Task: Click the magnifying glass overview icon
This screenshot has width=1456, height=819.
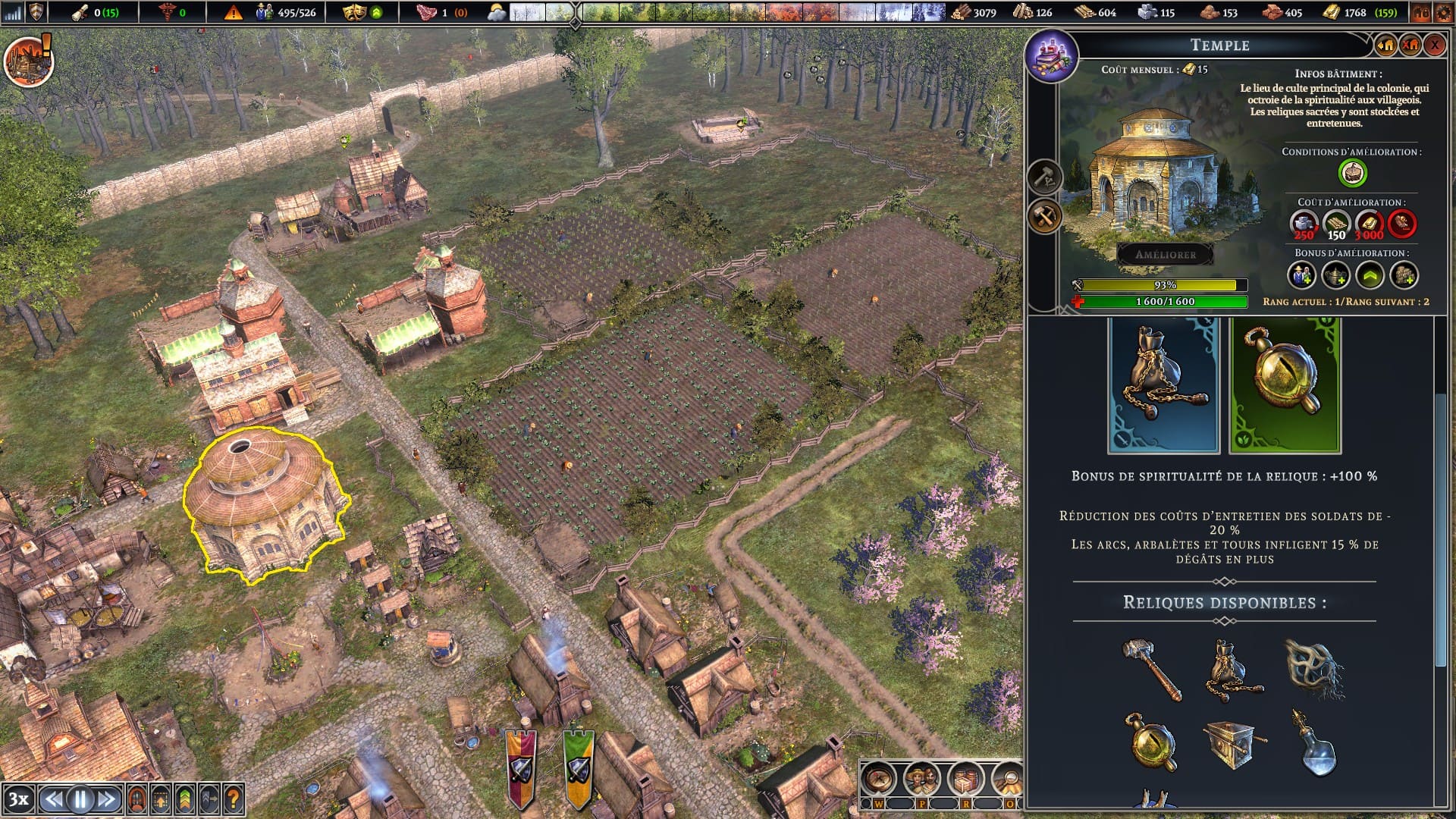Action: tap(1009, 779)
